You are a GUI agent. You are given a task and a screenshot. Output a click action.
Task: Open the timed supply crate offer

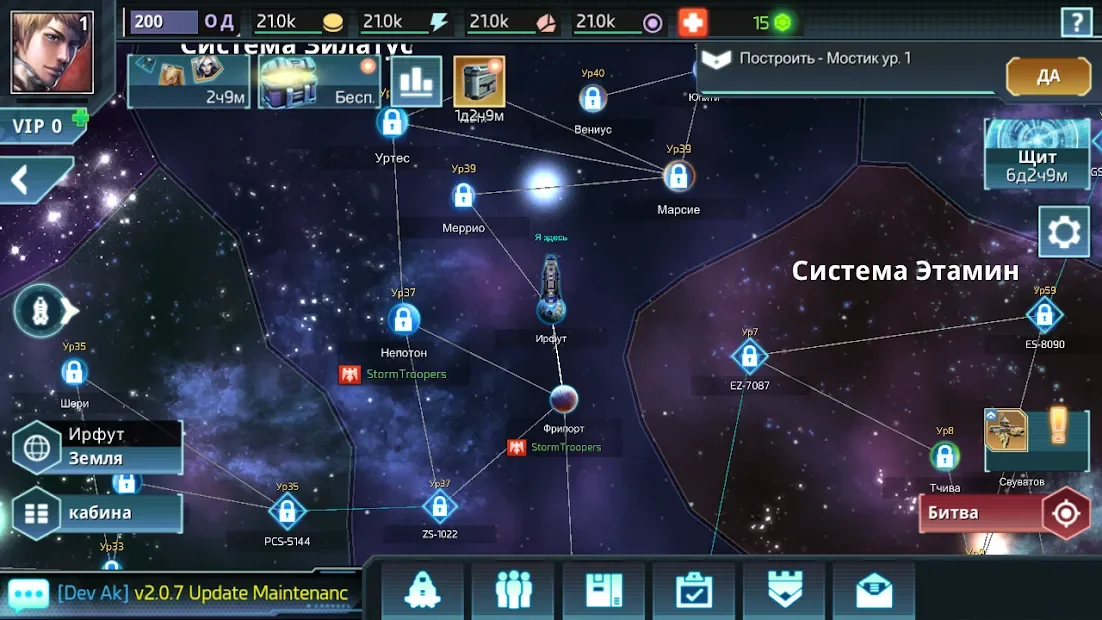[479, 84]
